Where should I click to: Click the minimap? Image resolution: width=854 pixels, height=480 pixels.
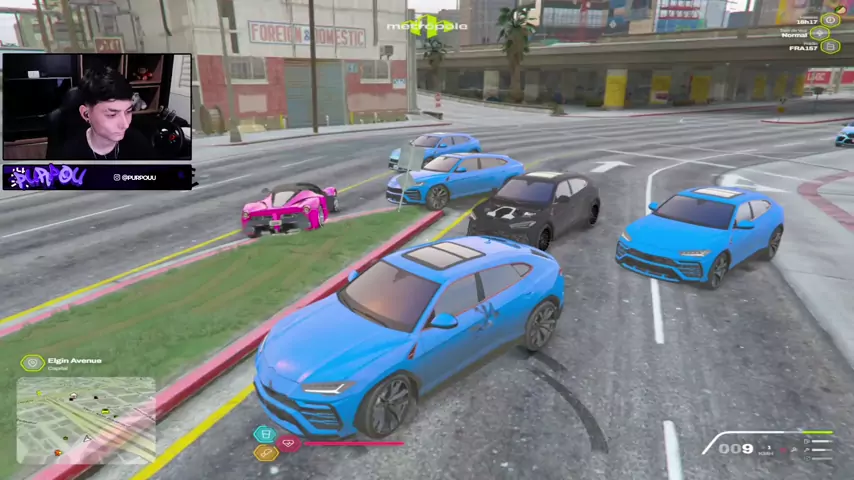(86, 419)
